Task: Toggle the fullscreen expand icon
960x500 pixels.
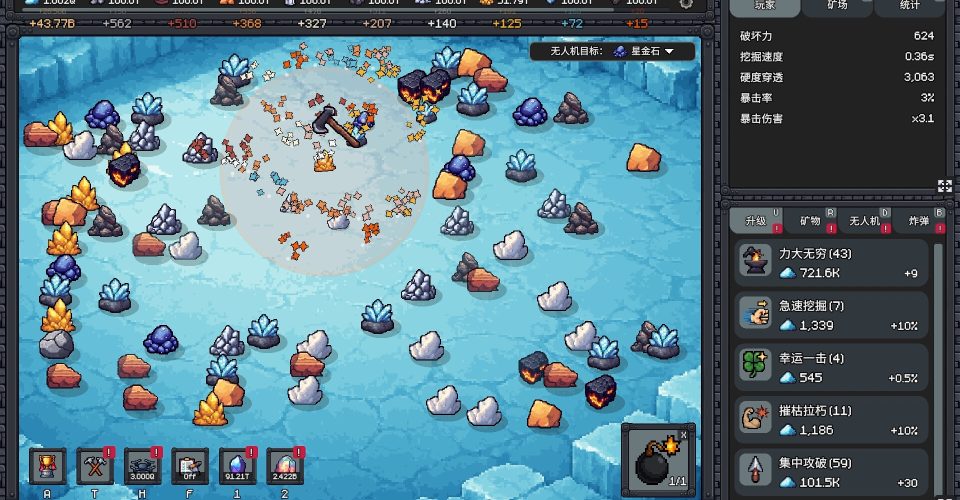Action: [944, 185]
